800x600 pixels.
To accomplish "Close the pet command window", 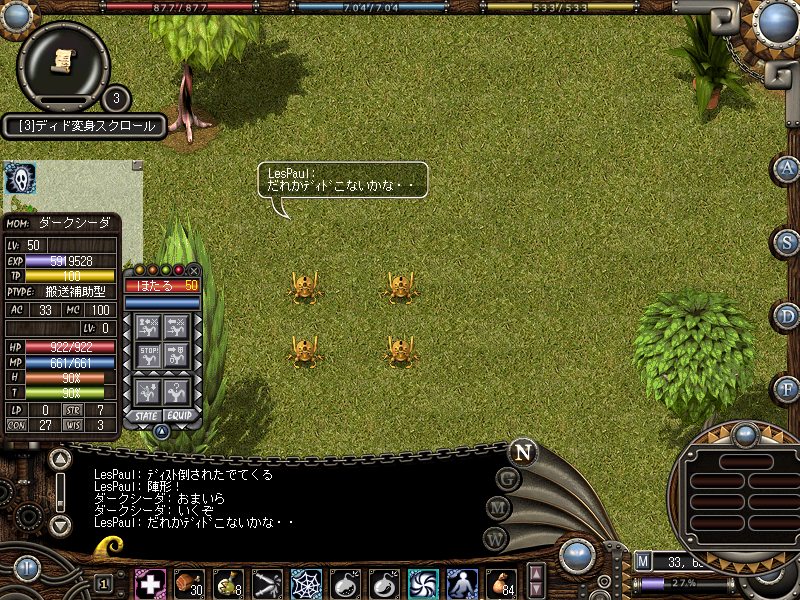I will click(x=194, y=270).
